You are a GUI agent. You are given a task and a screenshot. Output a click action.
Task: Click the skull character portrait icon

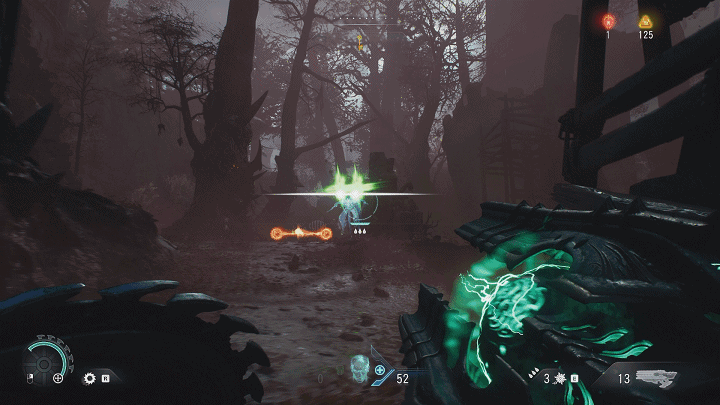point(359,367)
